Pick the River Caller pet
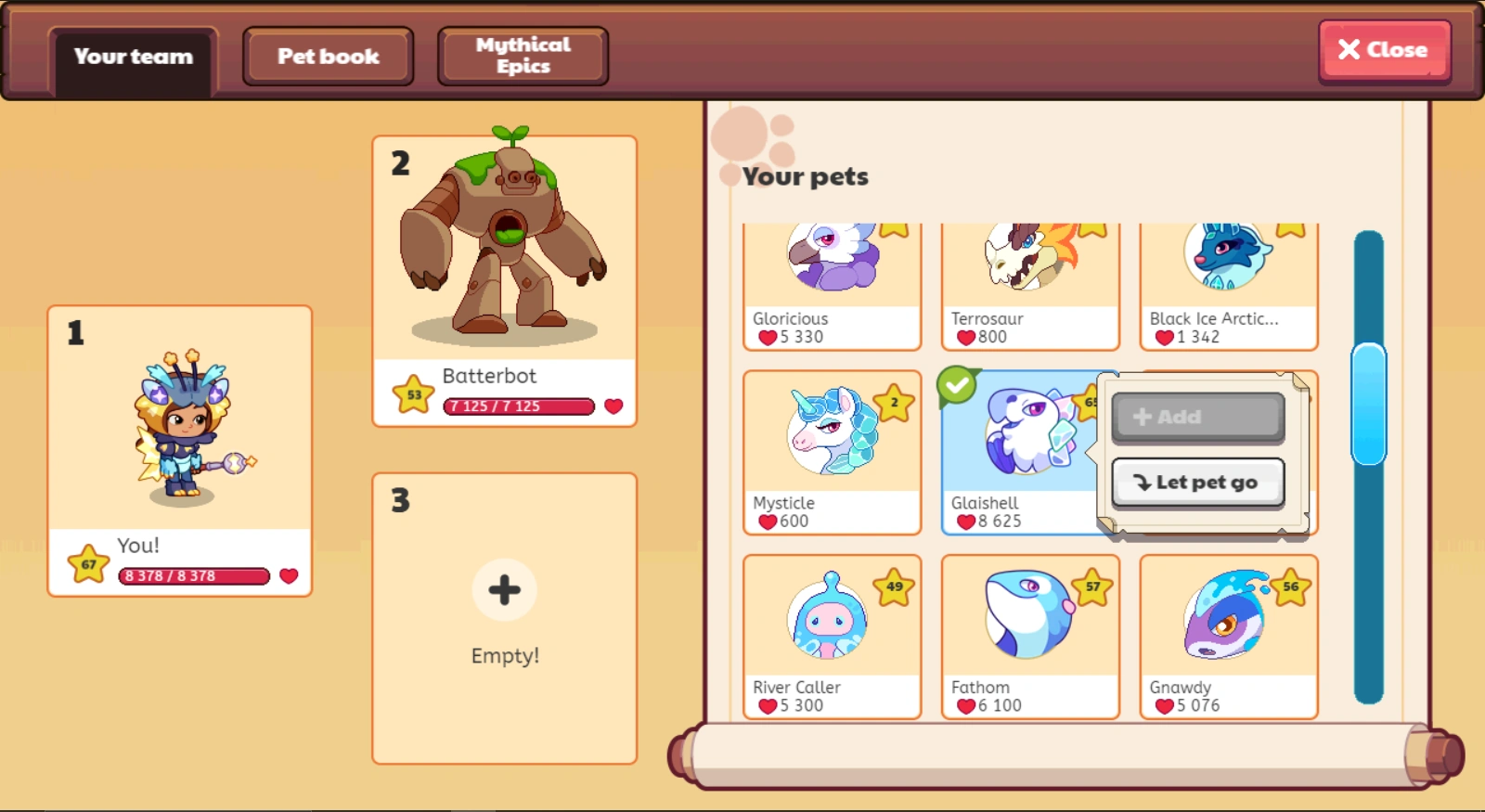 [829, 617]
